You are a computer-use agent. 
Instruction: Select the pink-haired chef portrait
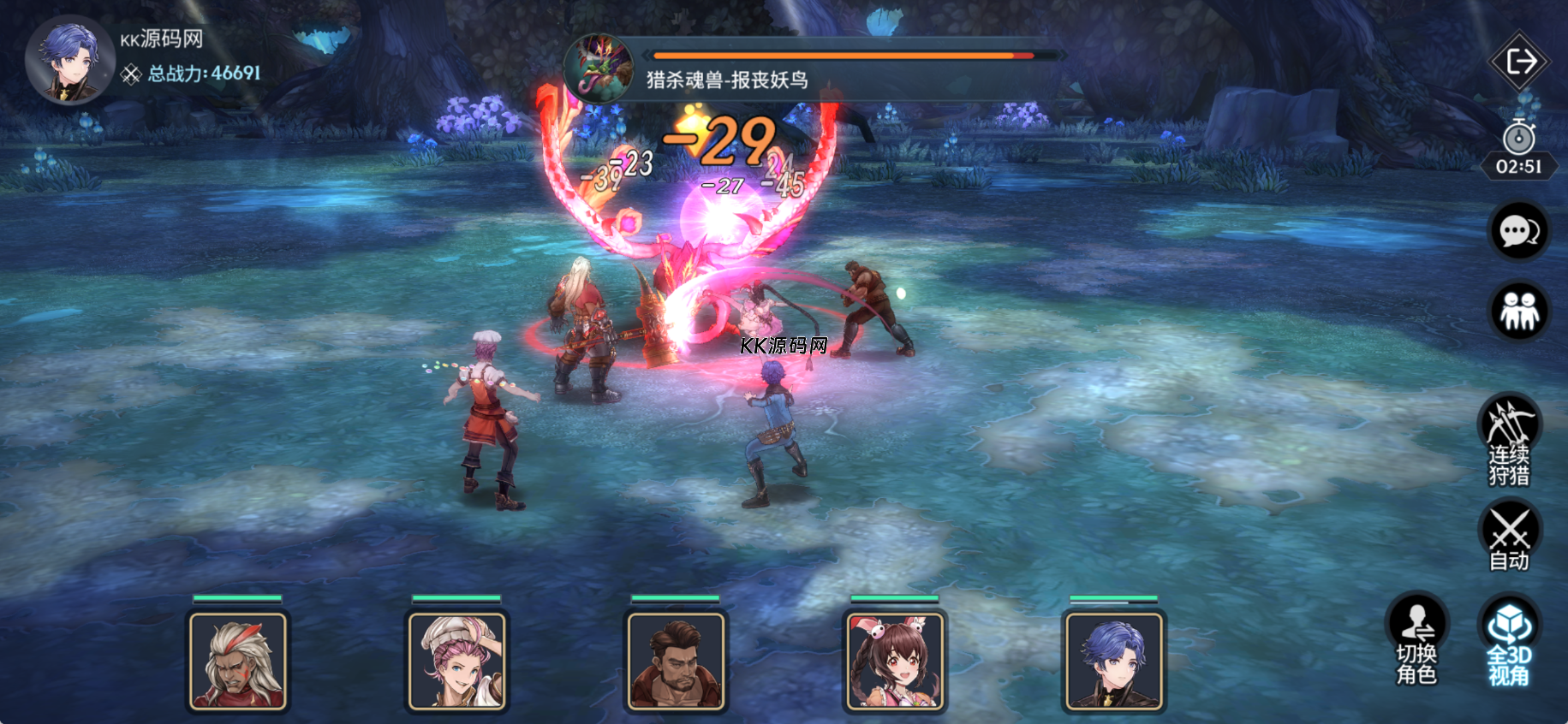click(x=457, y=661)
